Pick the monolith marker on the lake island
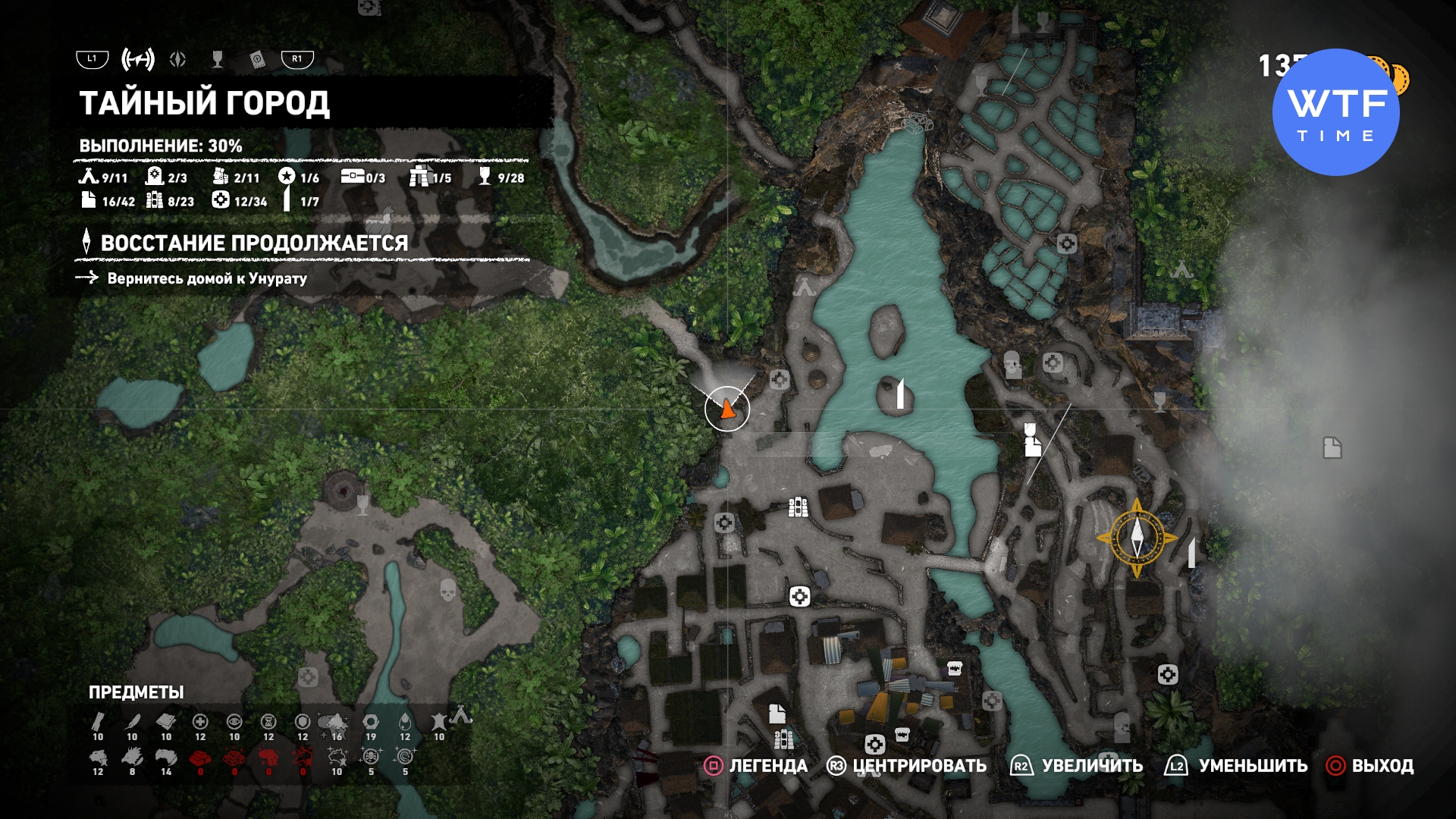Image resolution: width=1456 pixels, height=819 pixels. click(900, 394)
